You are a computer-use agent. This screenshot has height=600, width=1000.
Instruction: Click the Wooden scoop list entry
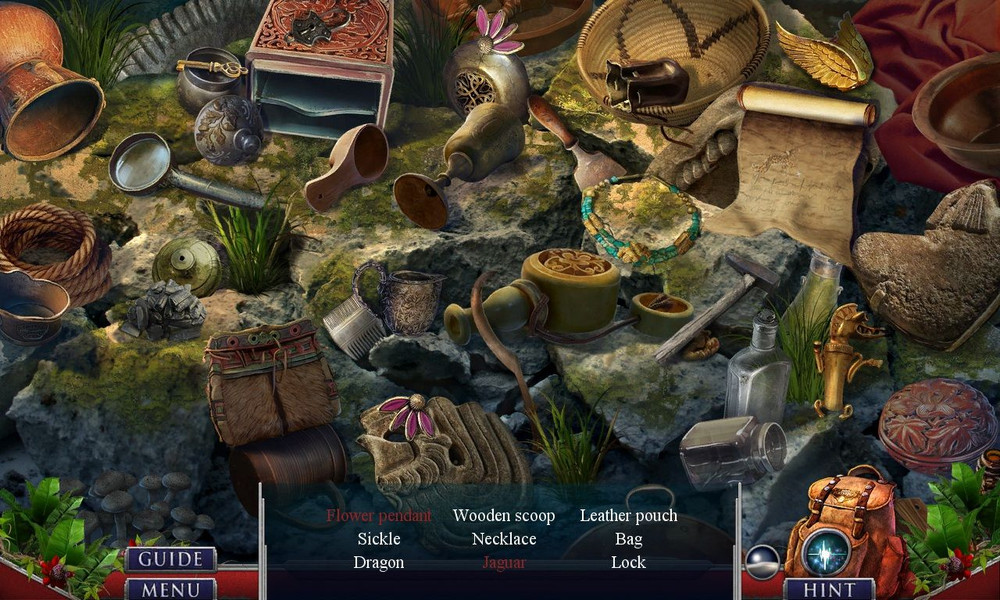503,516
